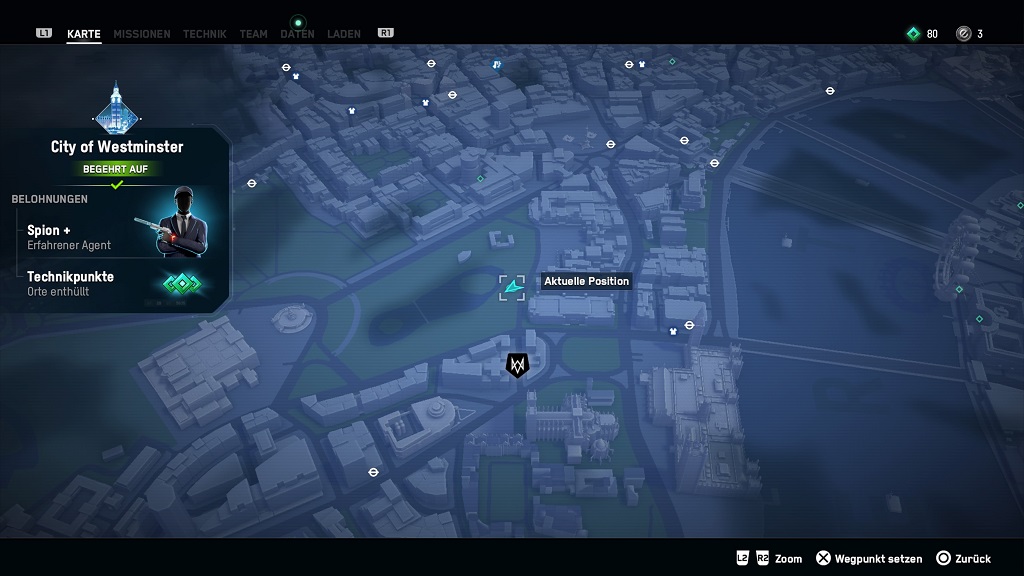Show the Daten tab
Viewport: 1024px width, 576px height.
[x=297, y=34]
